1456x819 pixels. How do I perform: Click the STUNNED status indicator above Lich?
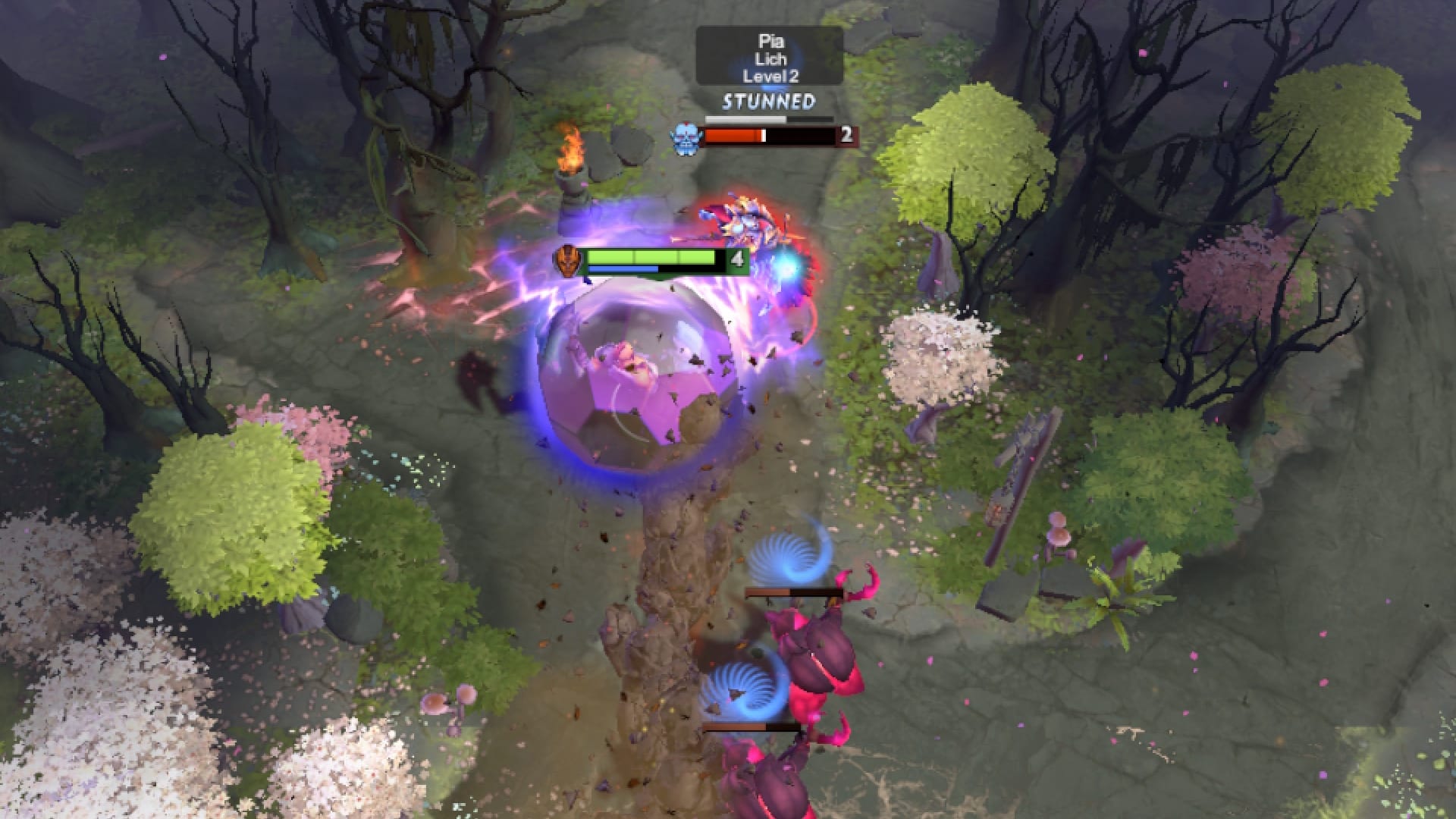(767, 99)
